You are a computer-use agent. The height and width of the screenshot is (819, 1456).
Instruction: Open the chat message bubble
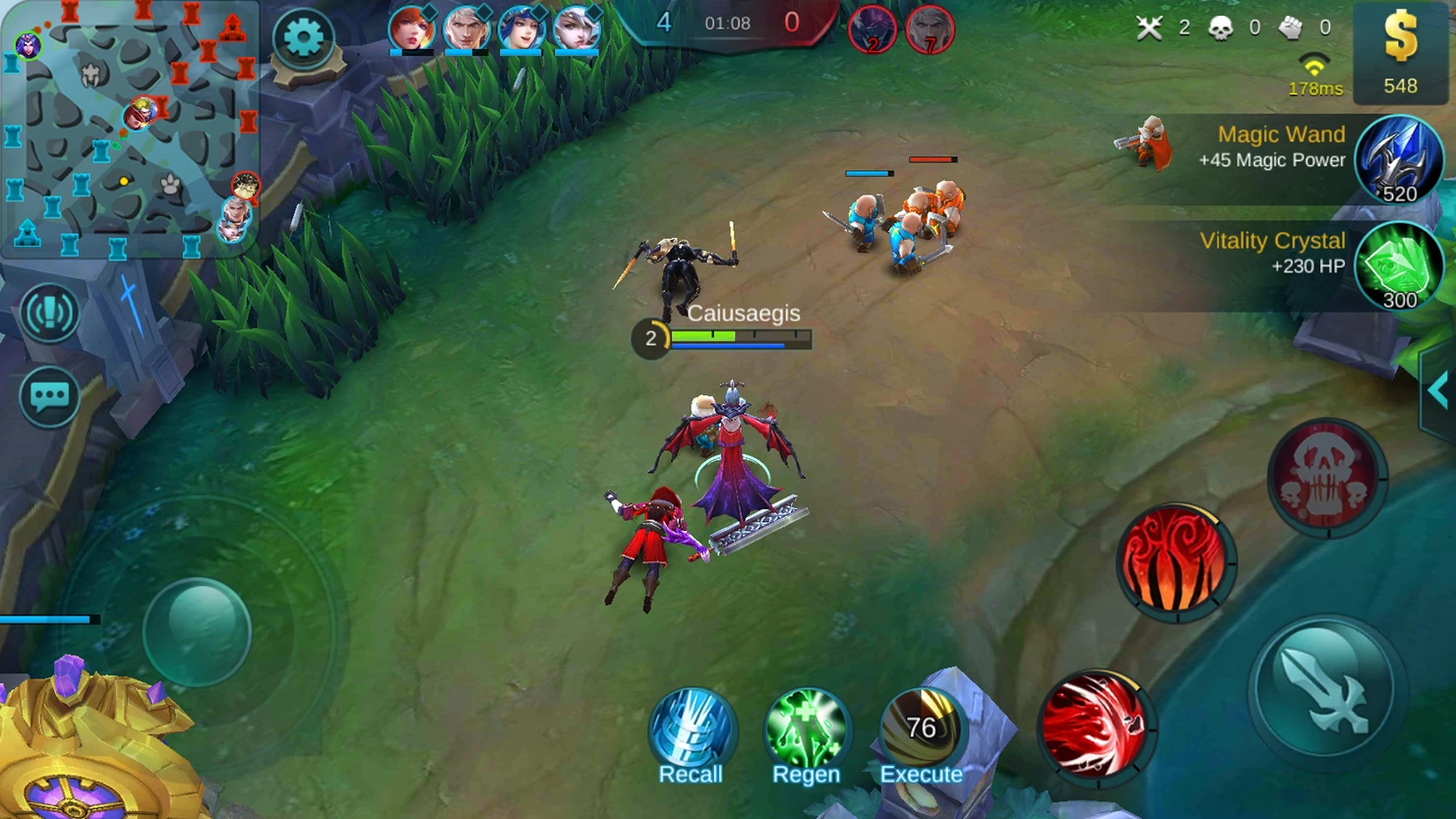48,396
